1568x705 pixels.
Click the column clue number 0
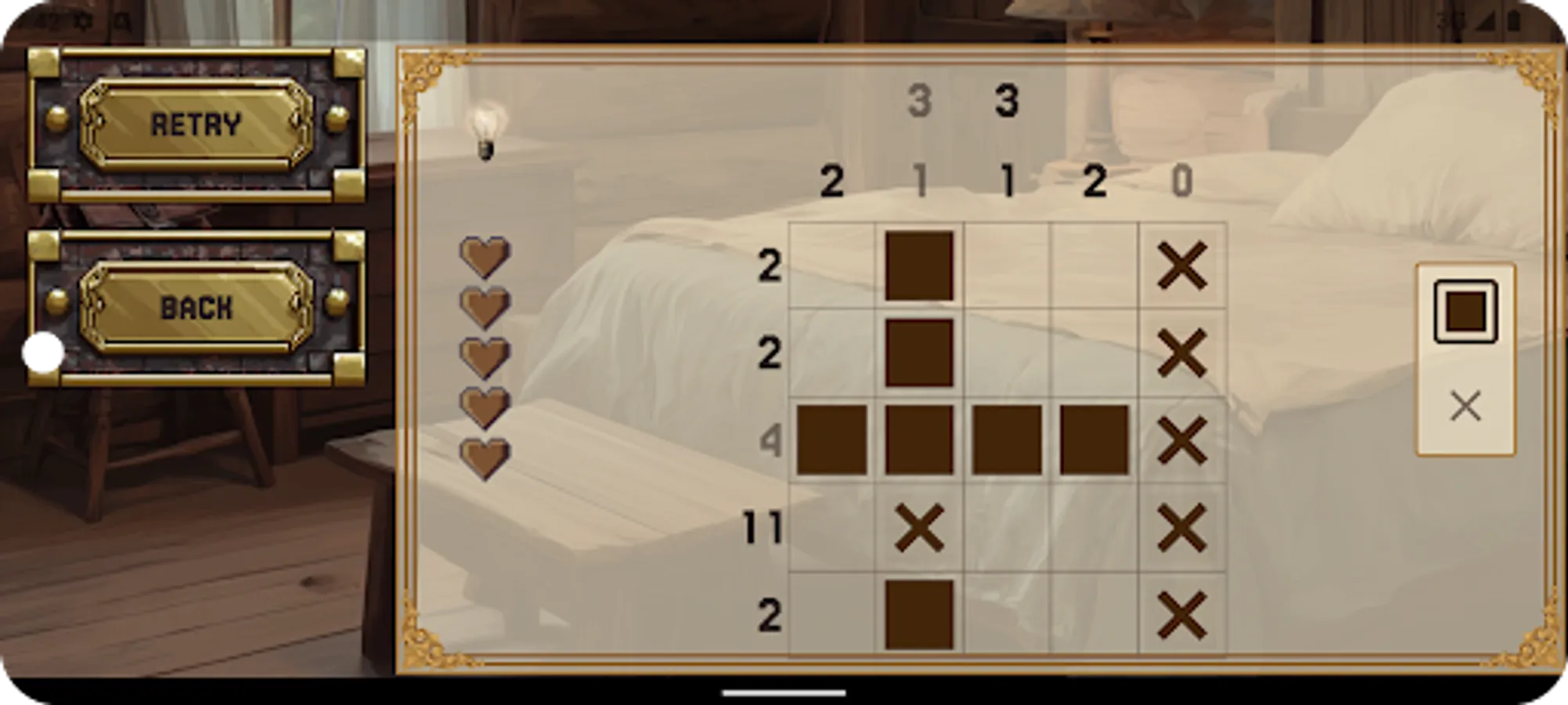click(1183, 182)
